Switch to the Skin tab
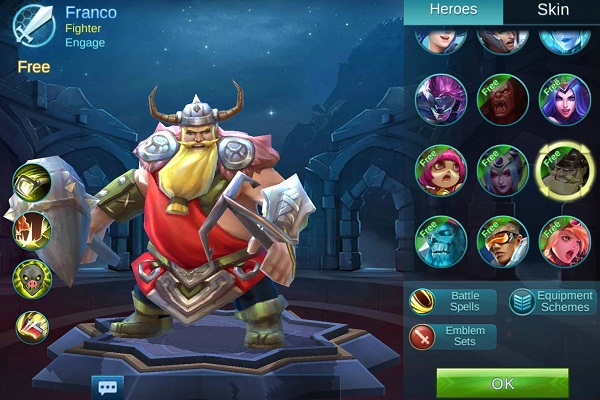 (x=552, y=11)
